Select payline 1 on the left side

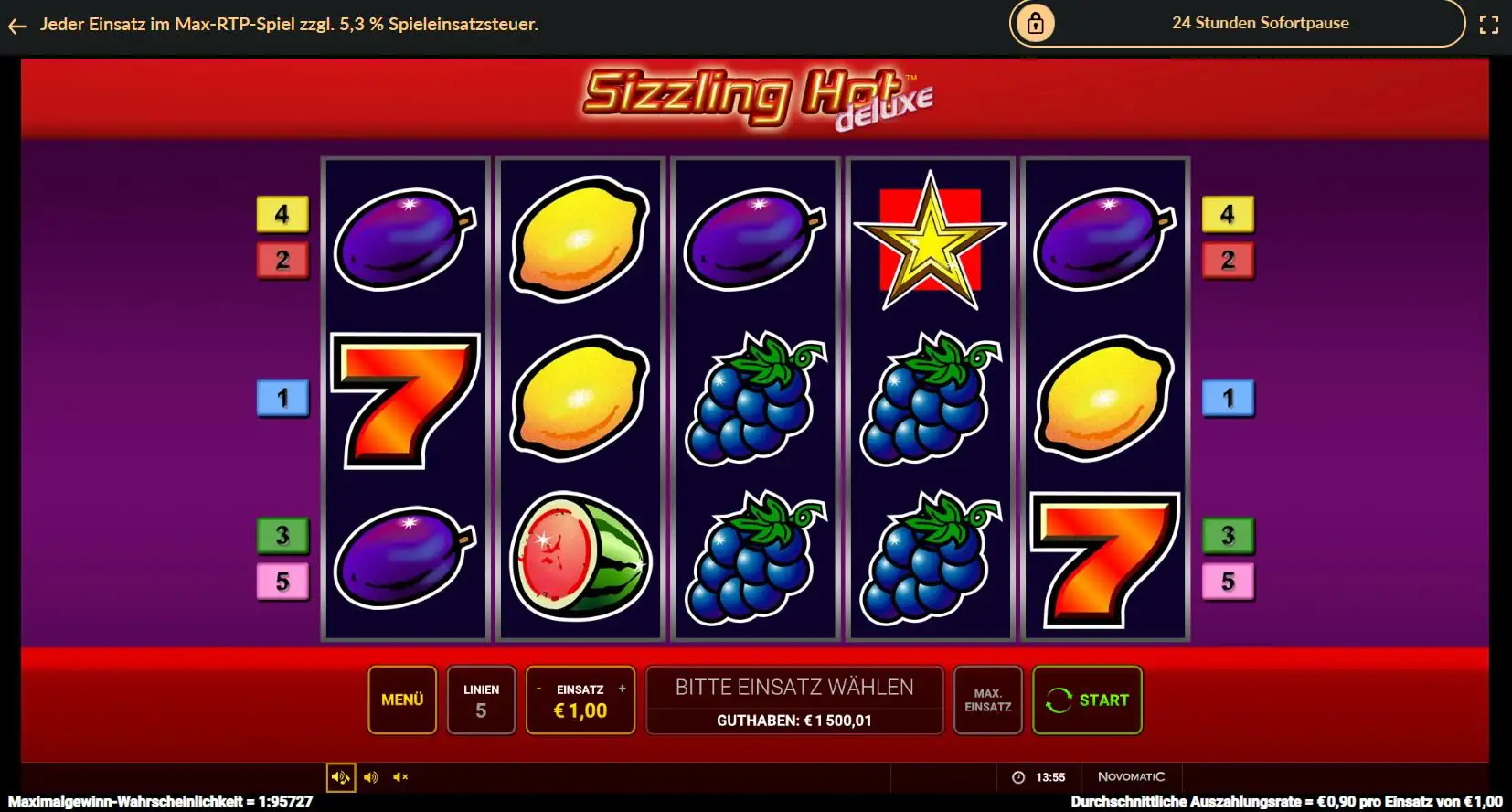click(x=283, y=398)
